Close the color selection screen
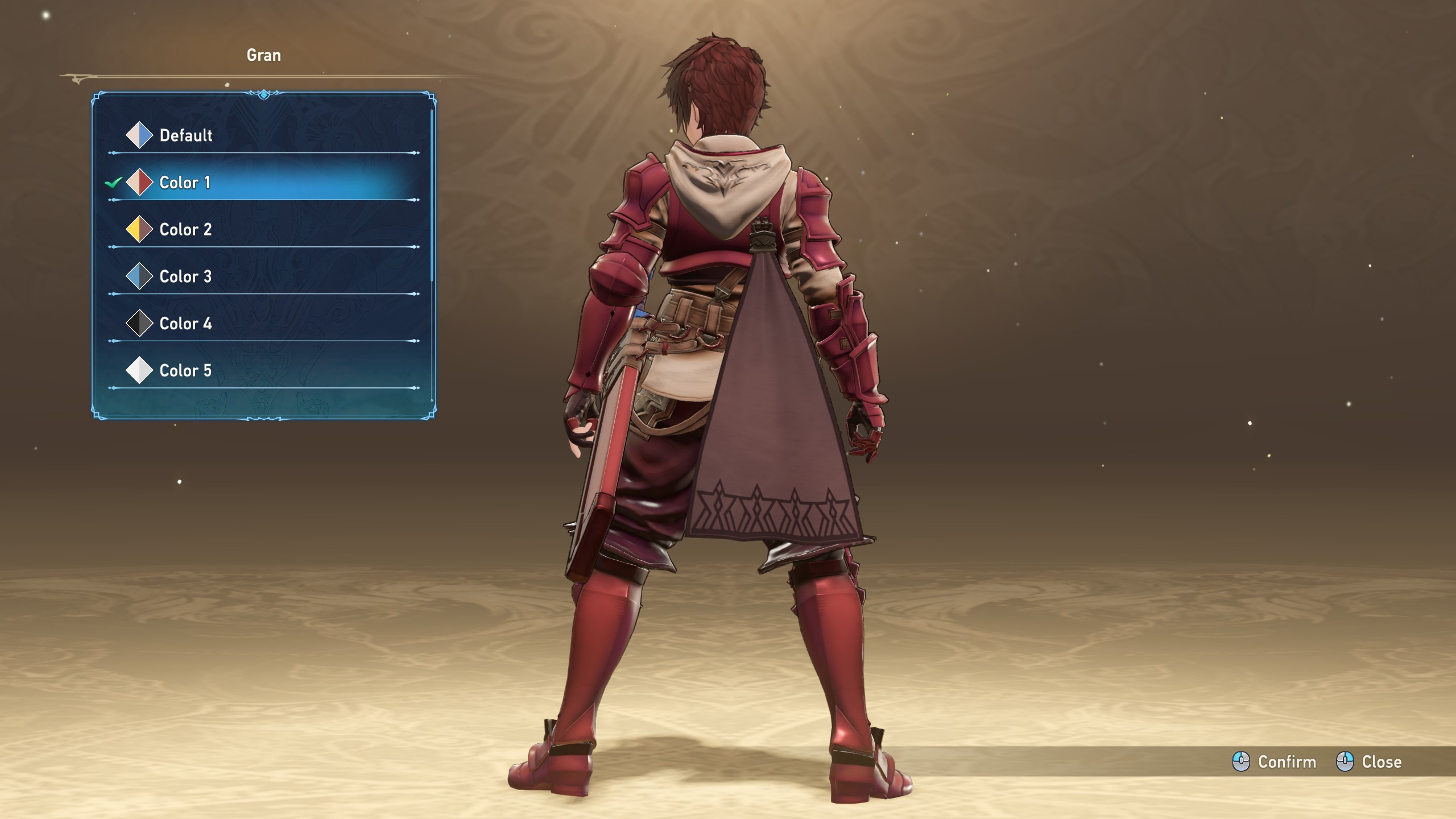Image resolution: width=1456 pixels, height=819 pixels. [1369, 762]
